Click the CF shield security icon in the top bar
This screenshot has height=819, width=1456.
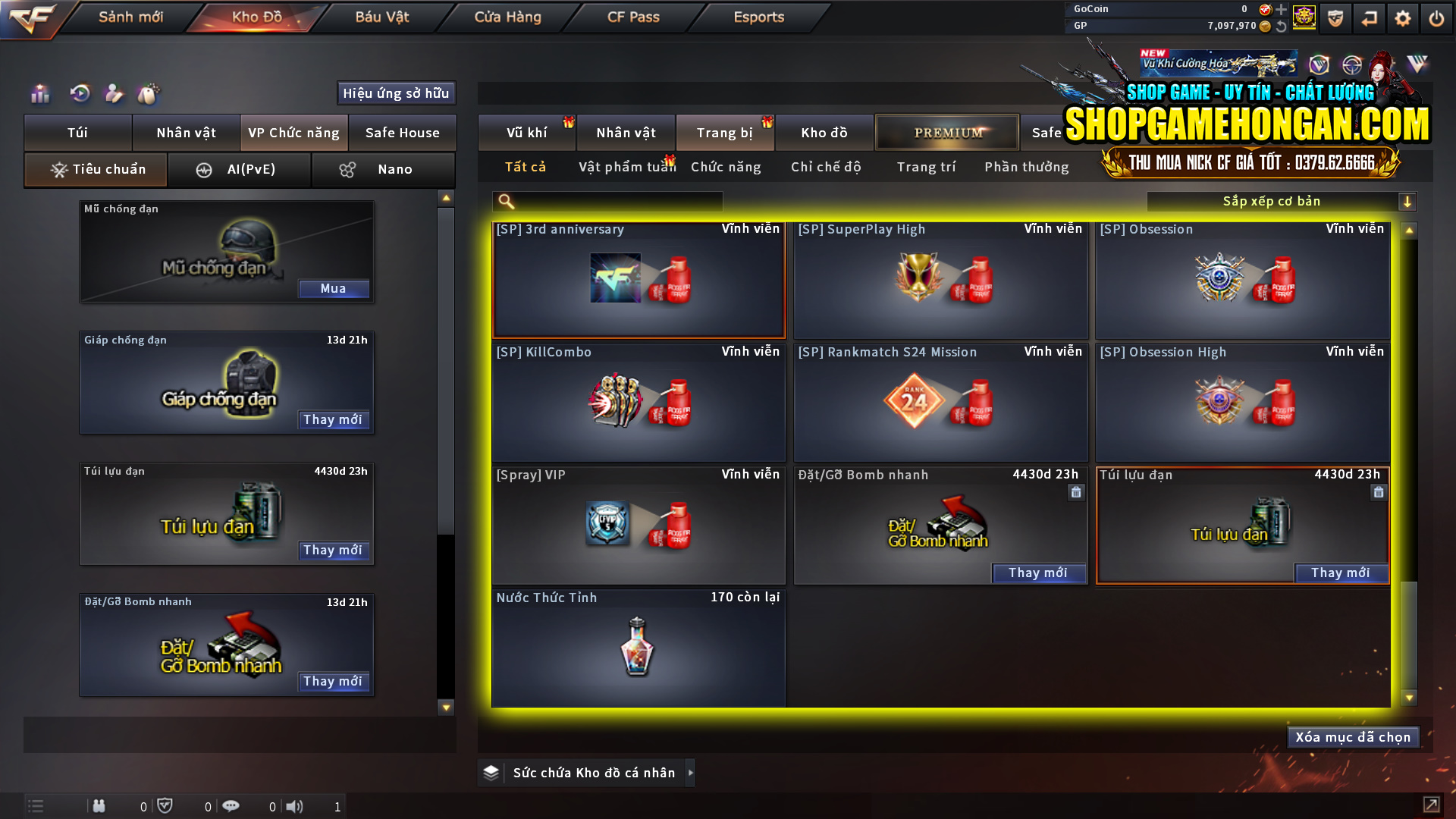(1335, 18)
